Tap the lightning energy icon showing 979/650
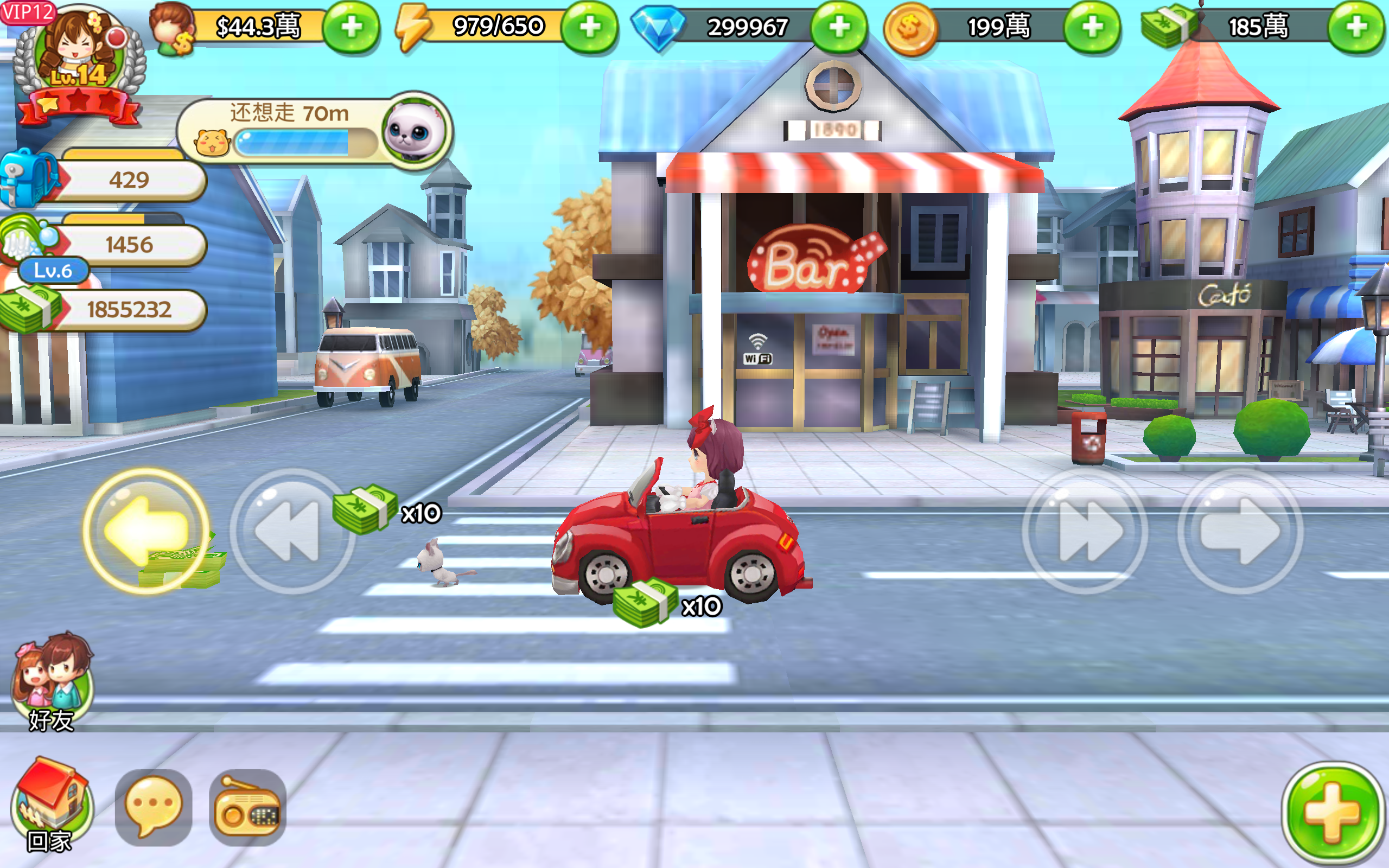Viewport: 1389px width, 868px height. click(412, 24)
